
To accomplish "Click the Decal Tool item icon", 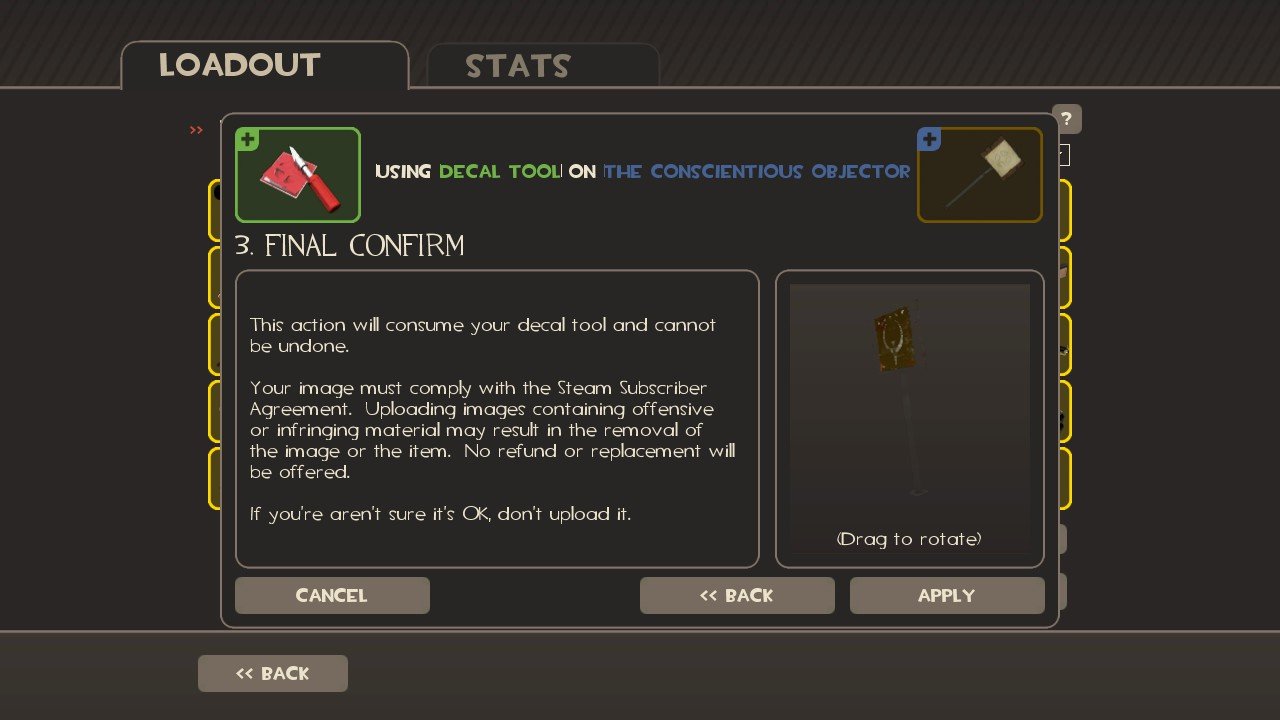I will point(297,175).
